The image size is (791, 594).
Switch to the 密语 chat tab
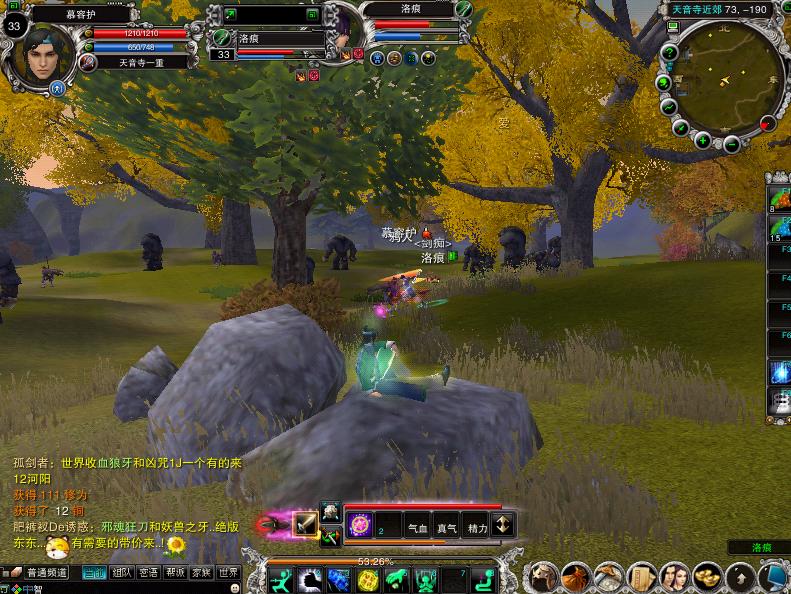(149, 573)
